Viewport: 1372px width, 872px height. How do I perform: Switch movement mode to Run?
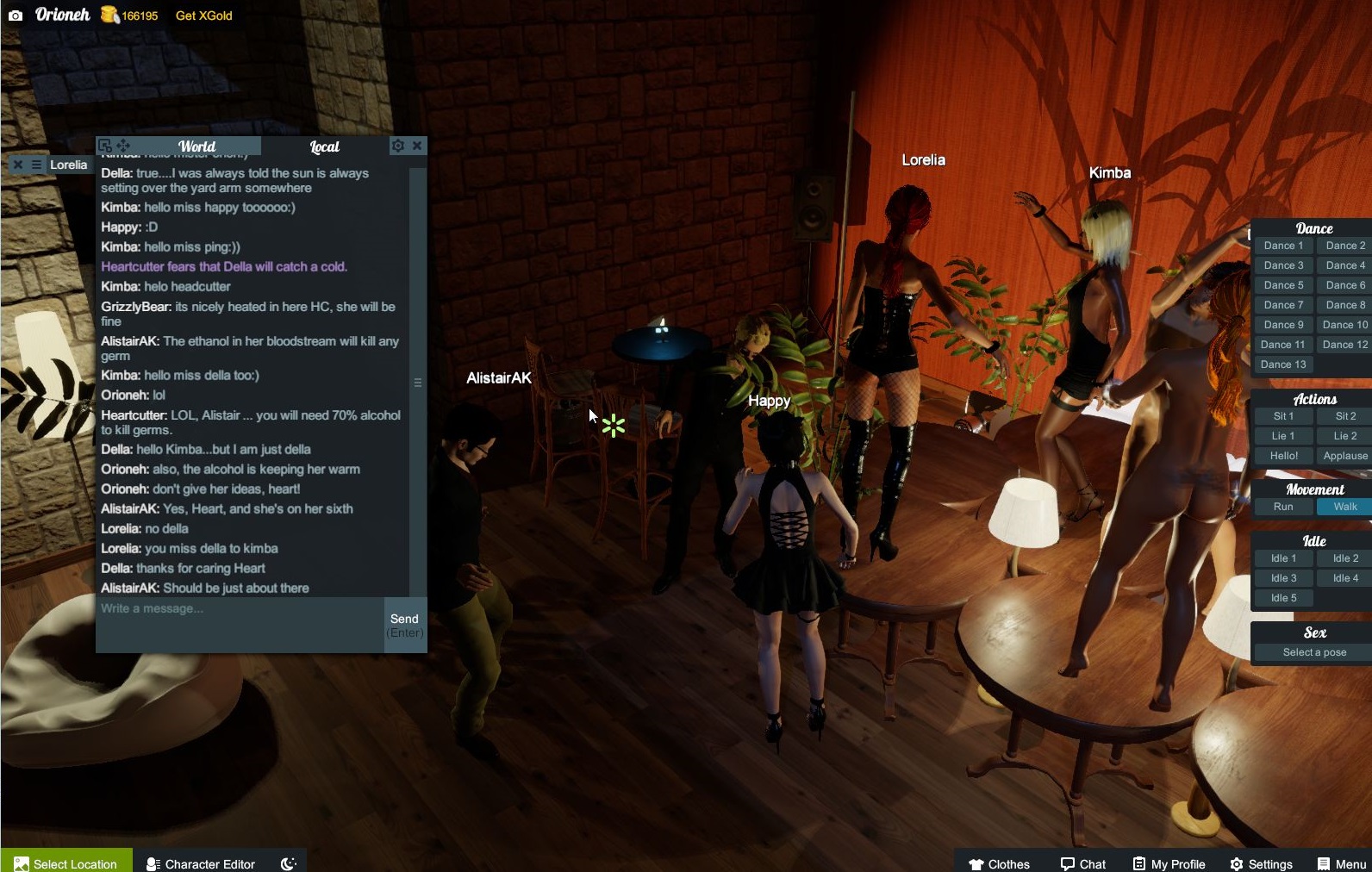click(x=1282, y=507)
